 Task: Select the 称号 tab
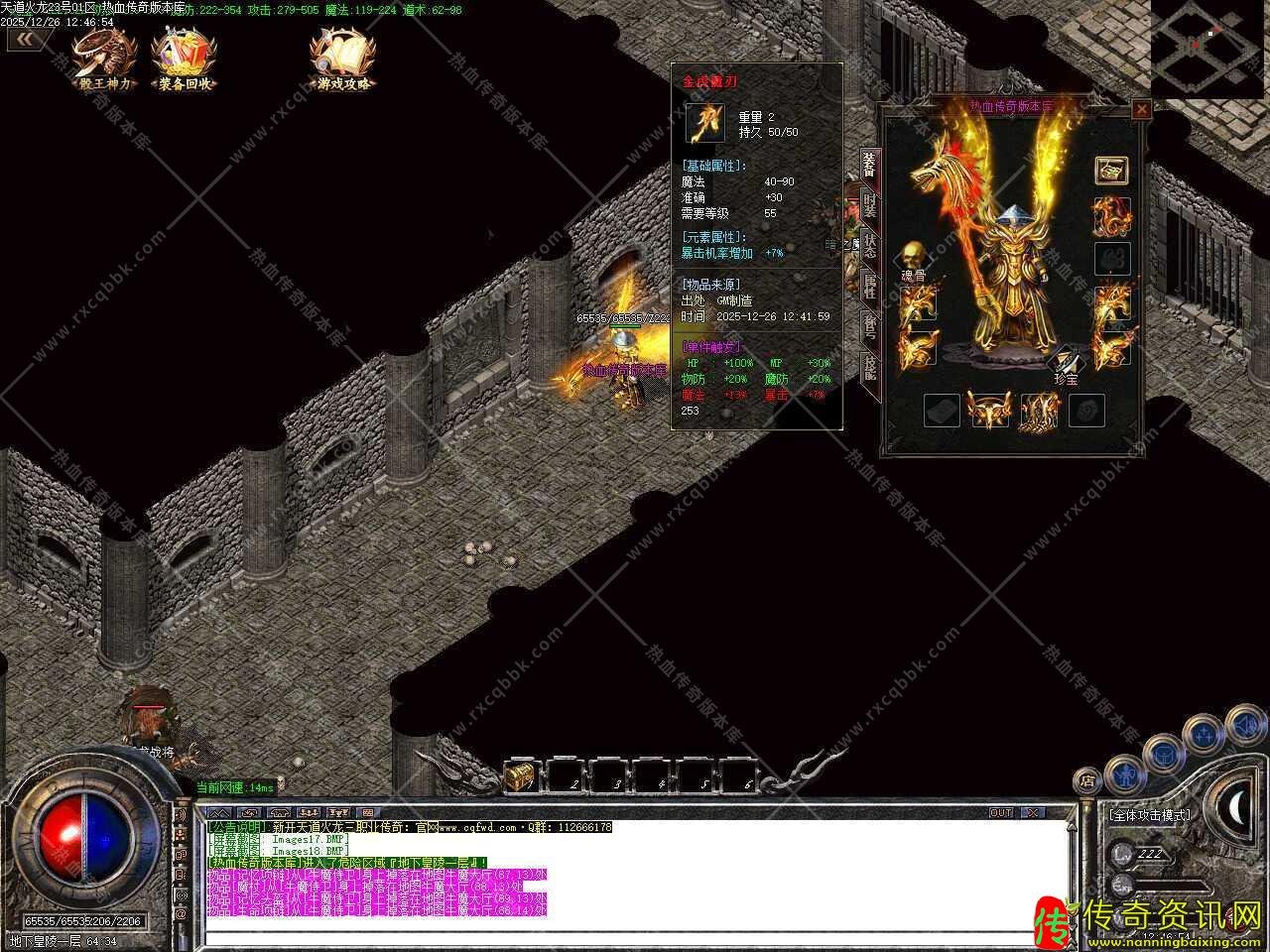click(869, 327)
